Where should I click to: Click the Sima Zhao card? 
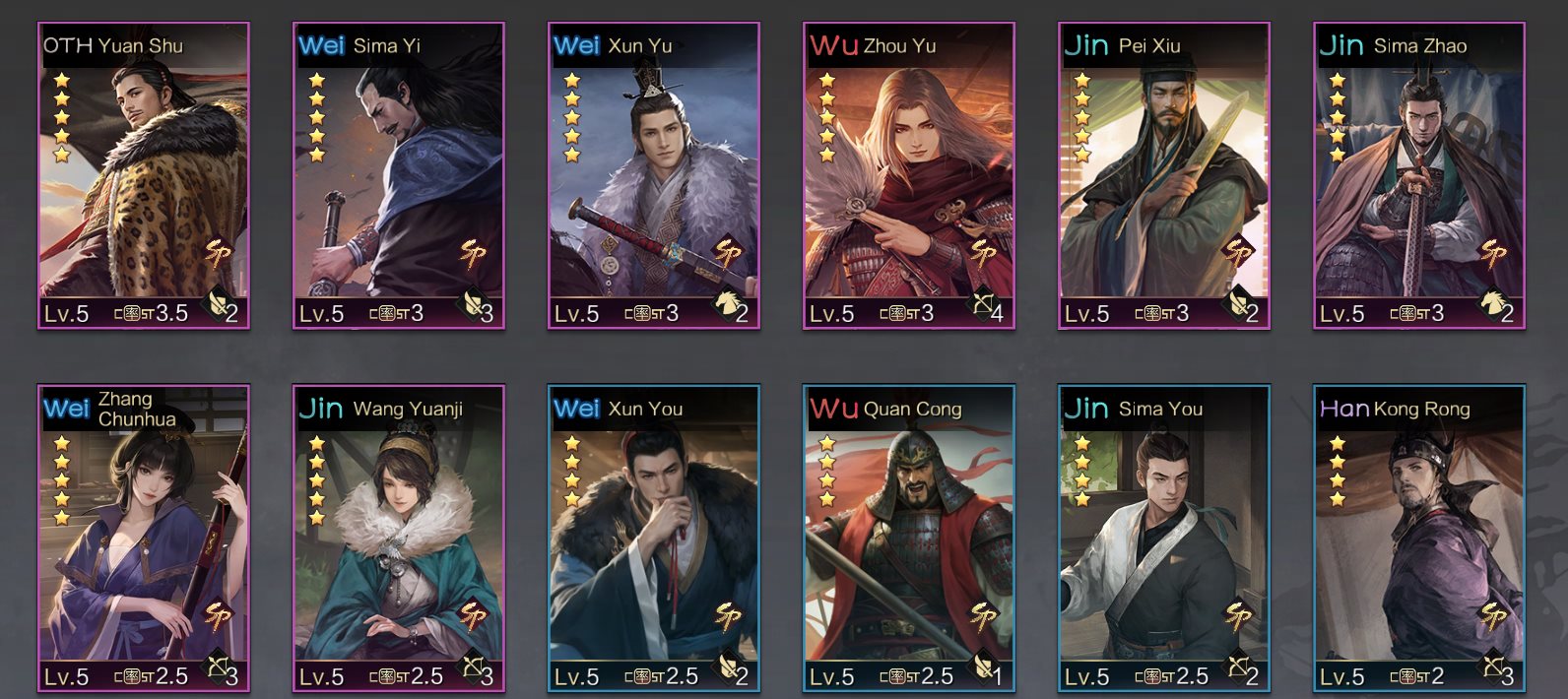coord(1419,177)
